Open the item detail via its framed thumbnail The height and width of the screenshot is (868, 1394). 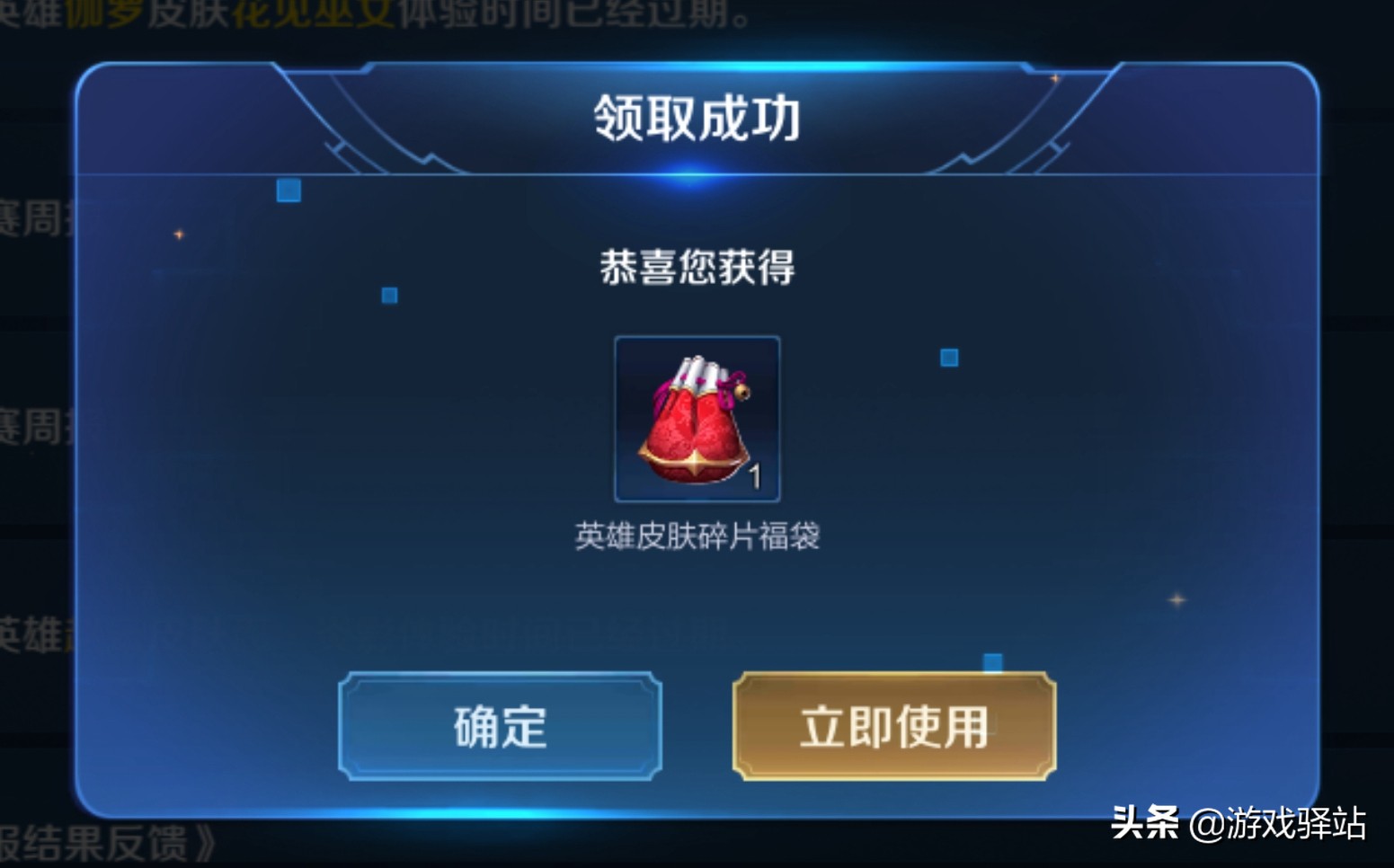[x=697, y=418]
